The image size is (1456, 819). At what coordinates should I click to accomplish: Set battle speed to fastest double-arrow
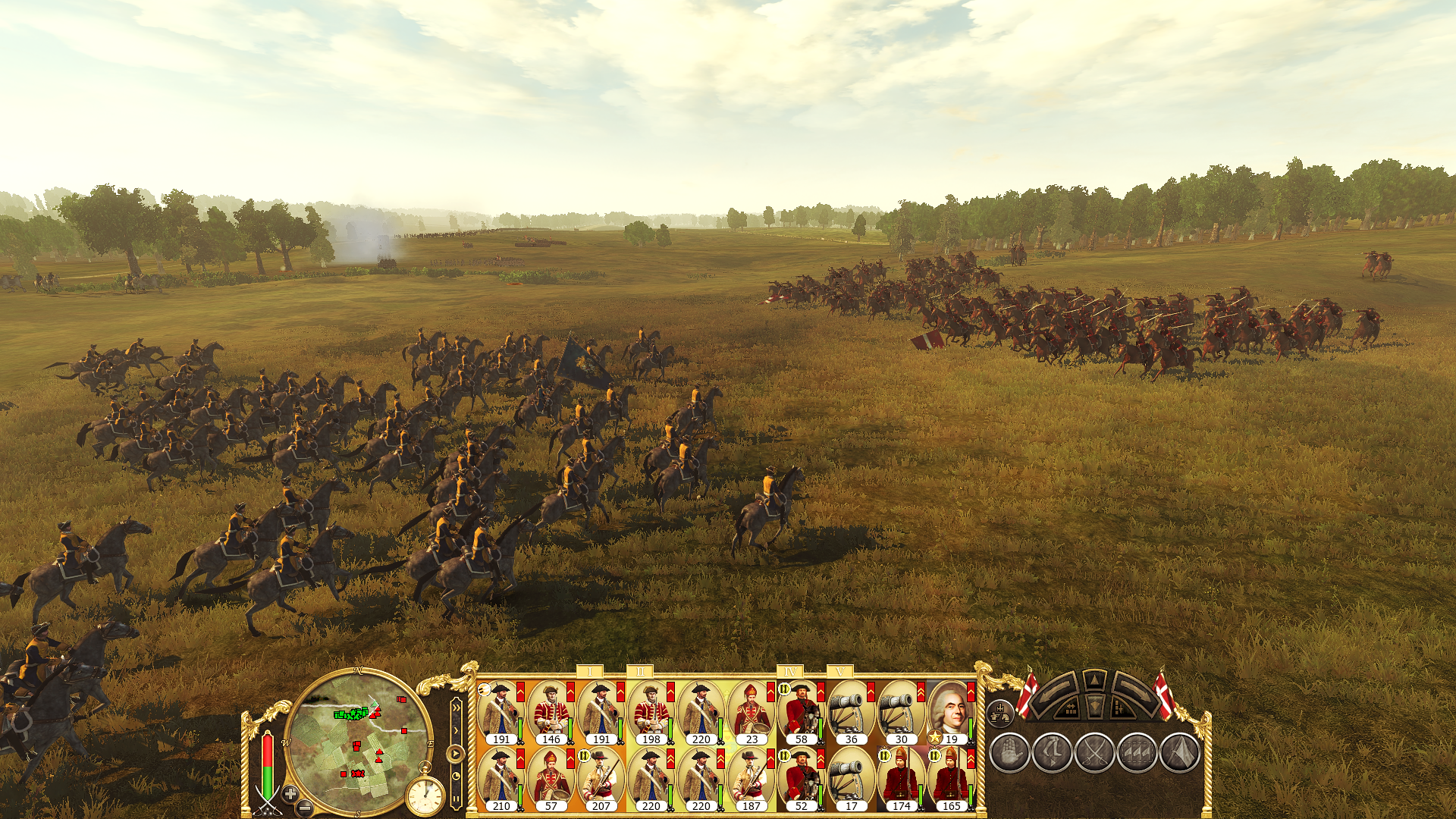pos(456,708)
